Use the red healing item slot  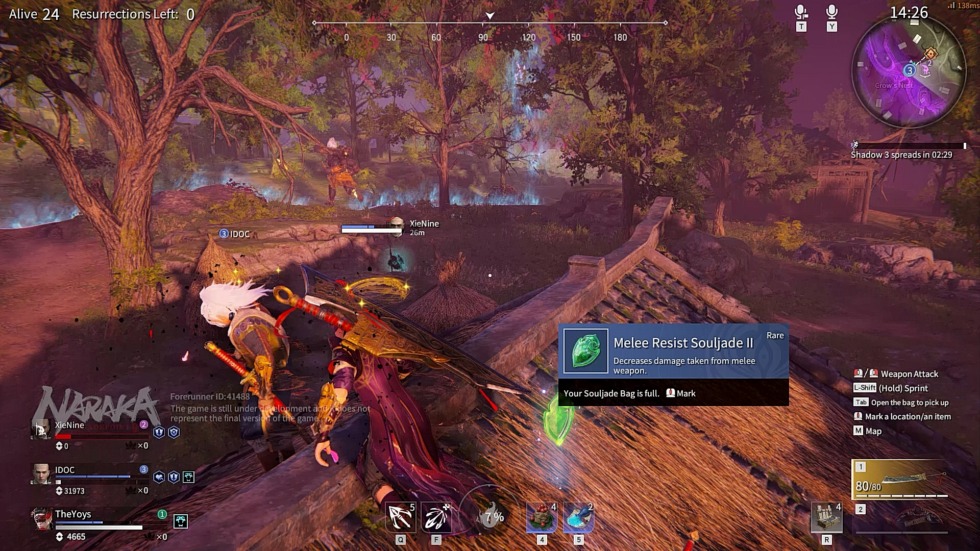541,518
